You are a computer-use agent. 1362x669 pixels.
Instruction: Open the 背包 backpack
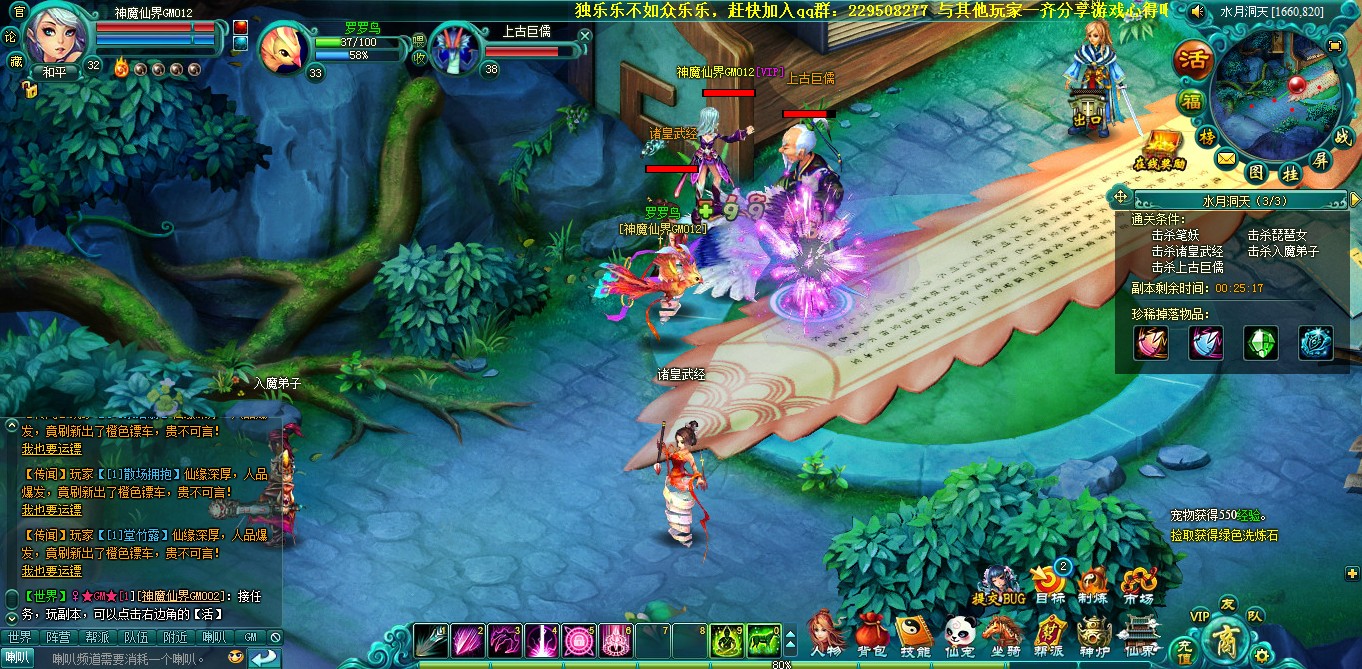(870, 632)
